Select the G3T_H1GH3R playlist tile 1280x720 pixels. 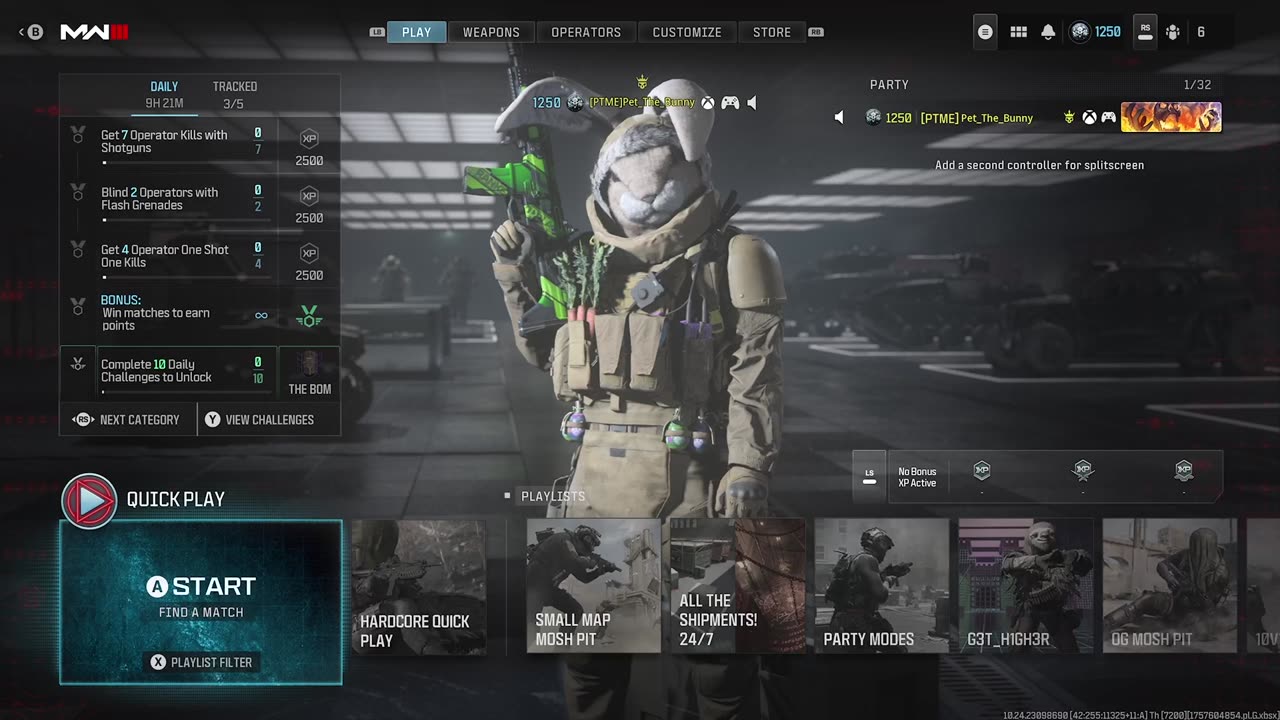tap(1025, 586)
